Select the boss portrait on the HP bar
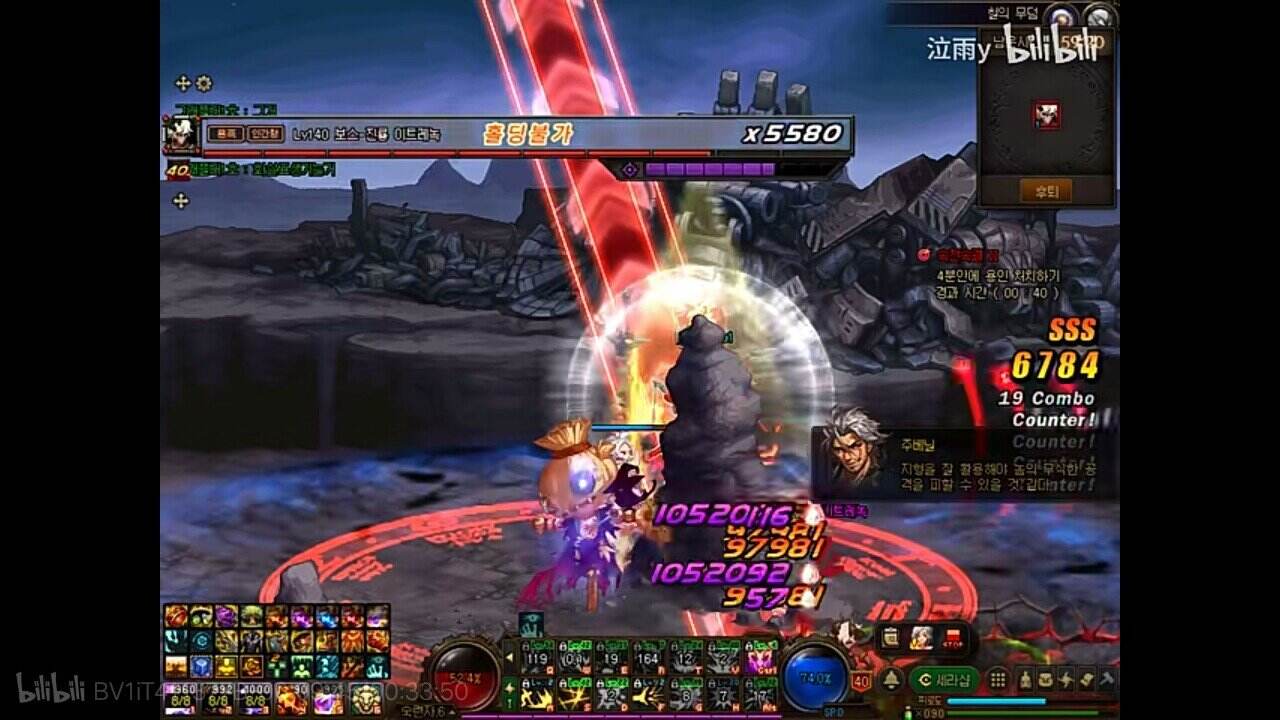The height and width of the screenshot is (720, 1280). pos(182,134)
